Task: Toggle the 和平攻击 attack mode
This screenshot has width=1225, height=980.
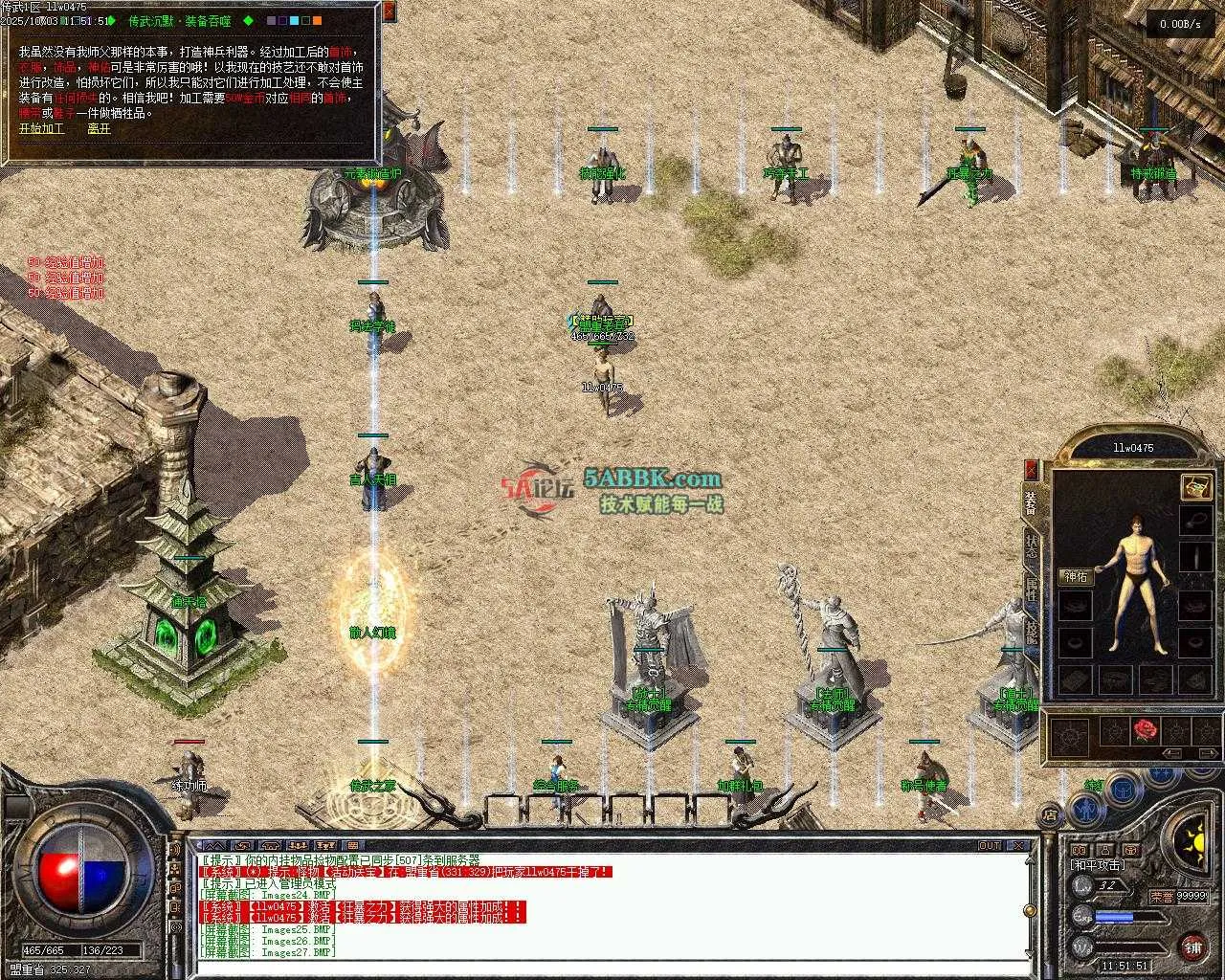Action: (1097, 864)
